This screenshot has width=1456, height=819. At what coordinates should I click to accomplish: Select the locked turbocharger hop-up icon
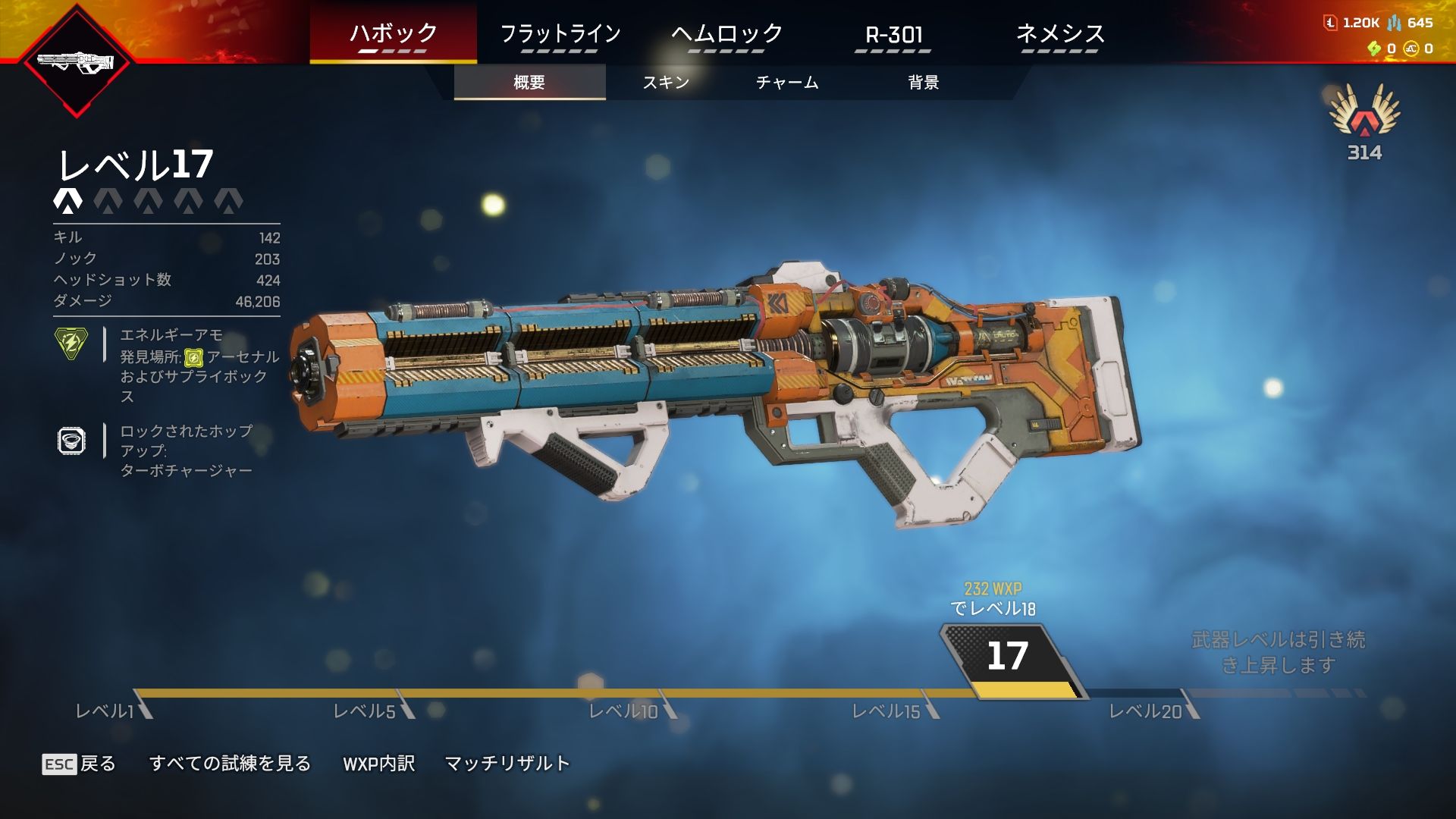[71, 441]
